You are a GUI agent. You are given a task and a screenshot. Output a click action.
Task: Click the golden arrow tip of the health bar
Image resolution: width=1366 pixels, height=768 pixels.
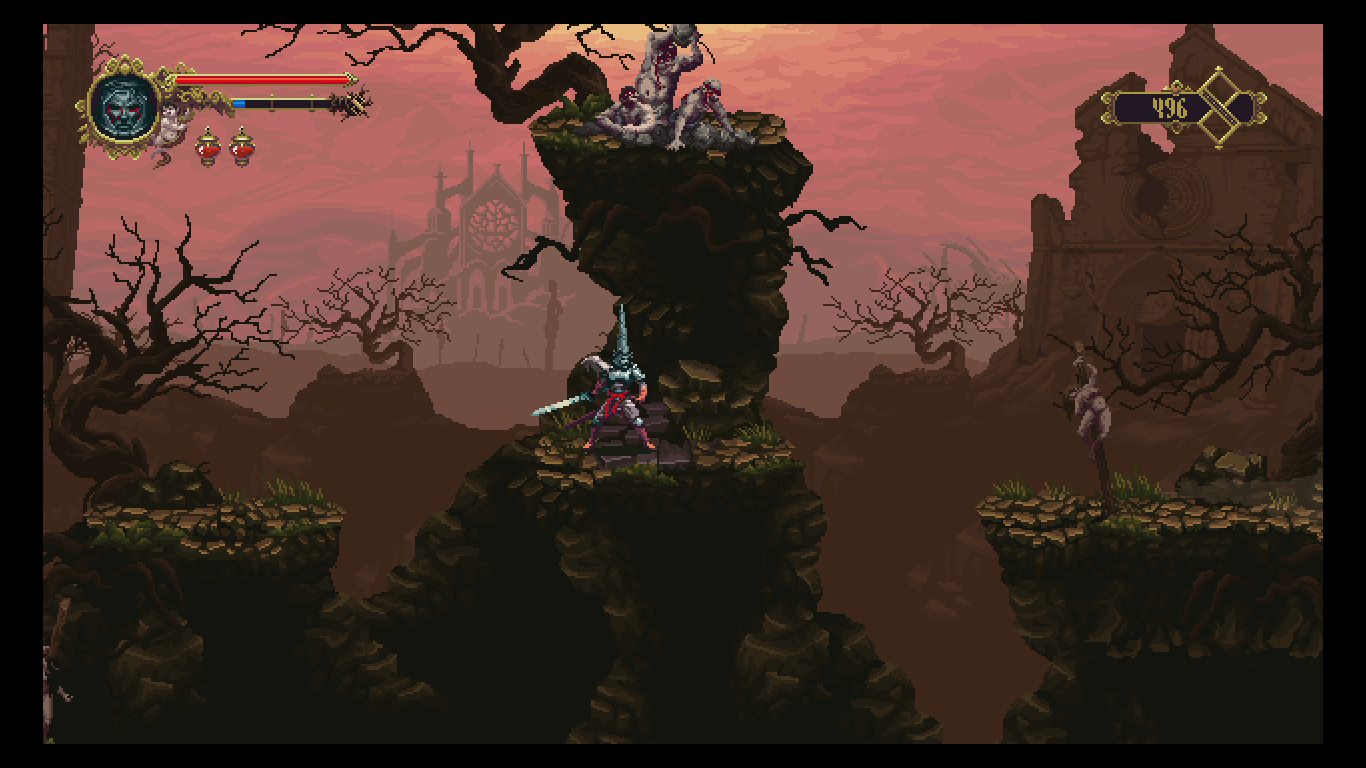tap(352, 80)
